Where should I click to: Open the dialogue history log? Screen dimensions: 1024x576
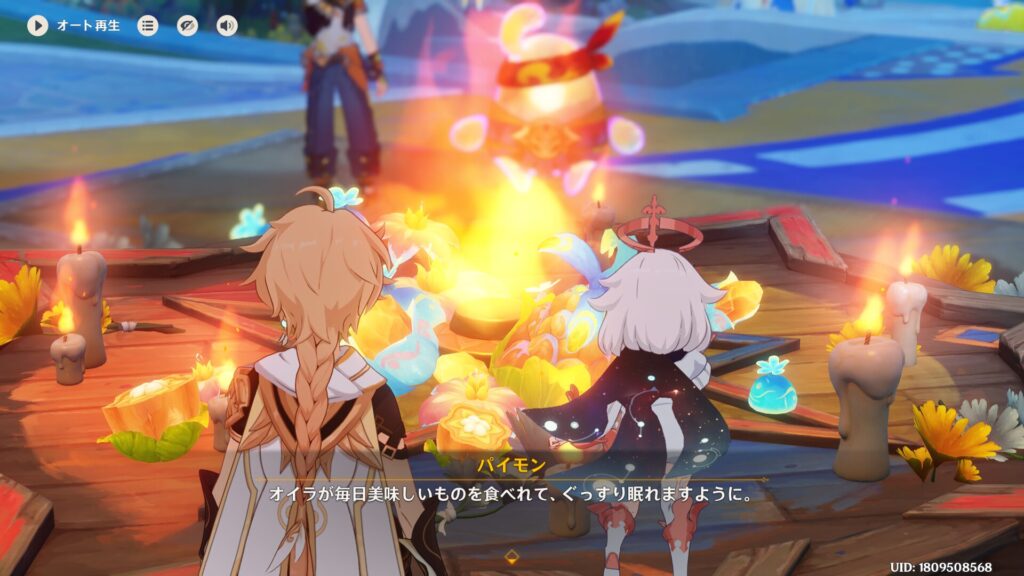[148, 25]
